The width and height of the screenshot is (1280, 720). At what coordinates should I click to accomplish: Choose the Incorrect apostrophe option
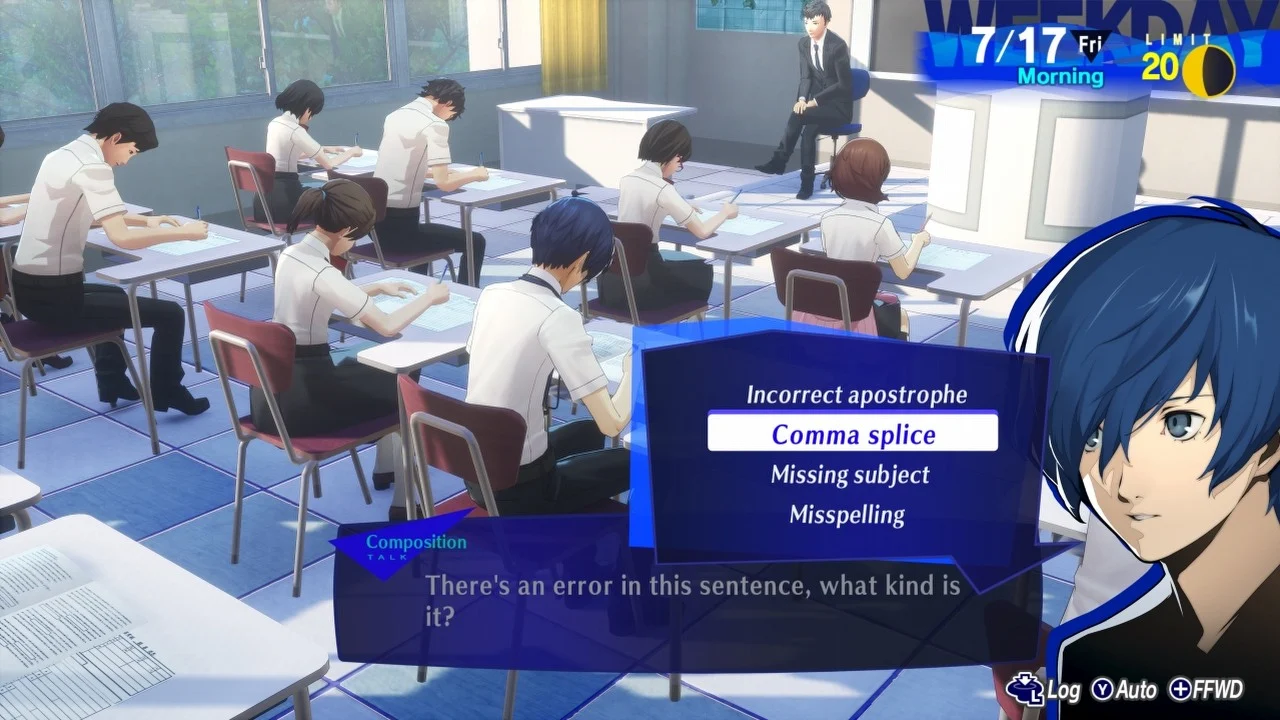[x=856, y=394]
